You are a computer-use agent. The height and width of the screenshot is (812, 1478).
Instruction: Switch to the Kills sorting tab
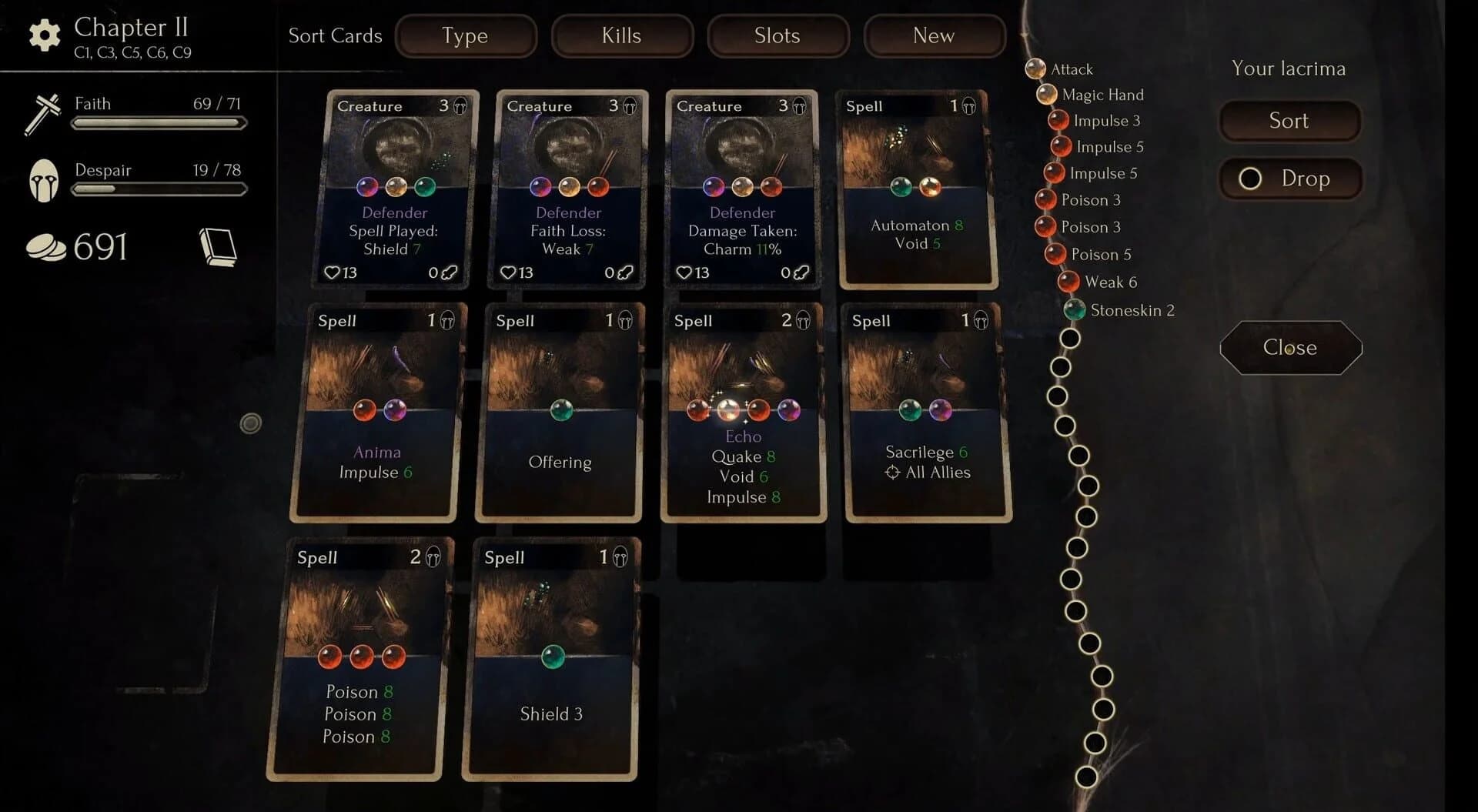[622, 35]
